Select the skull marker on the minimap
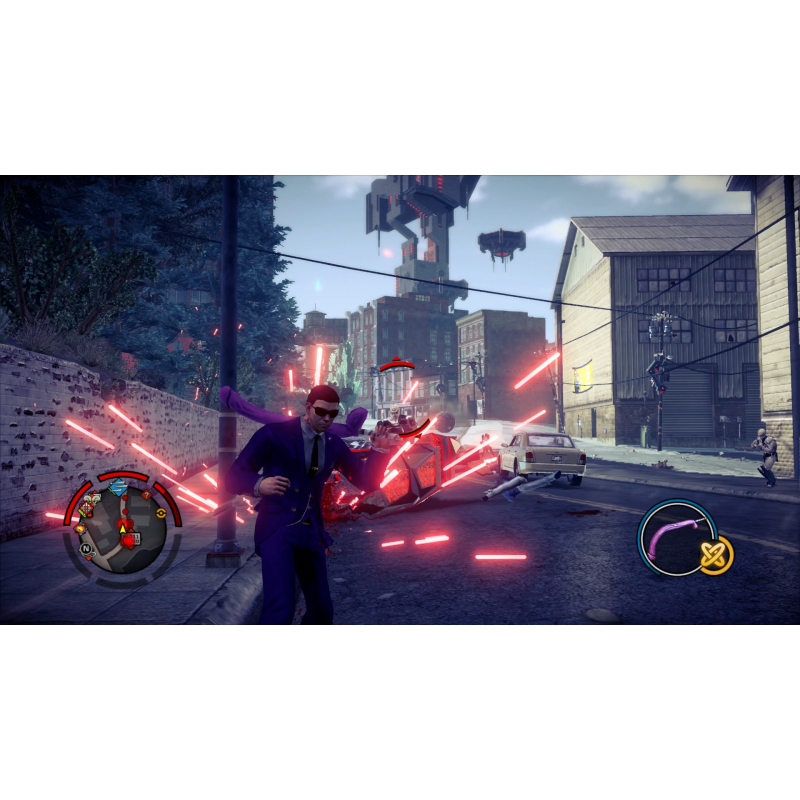The height and width of the screenshot is (800, 800). (x=93, y=499)
